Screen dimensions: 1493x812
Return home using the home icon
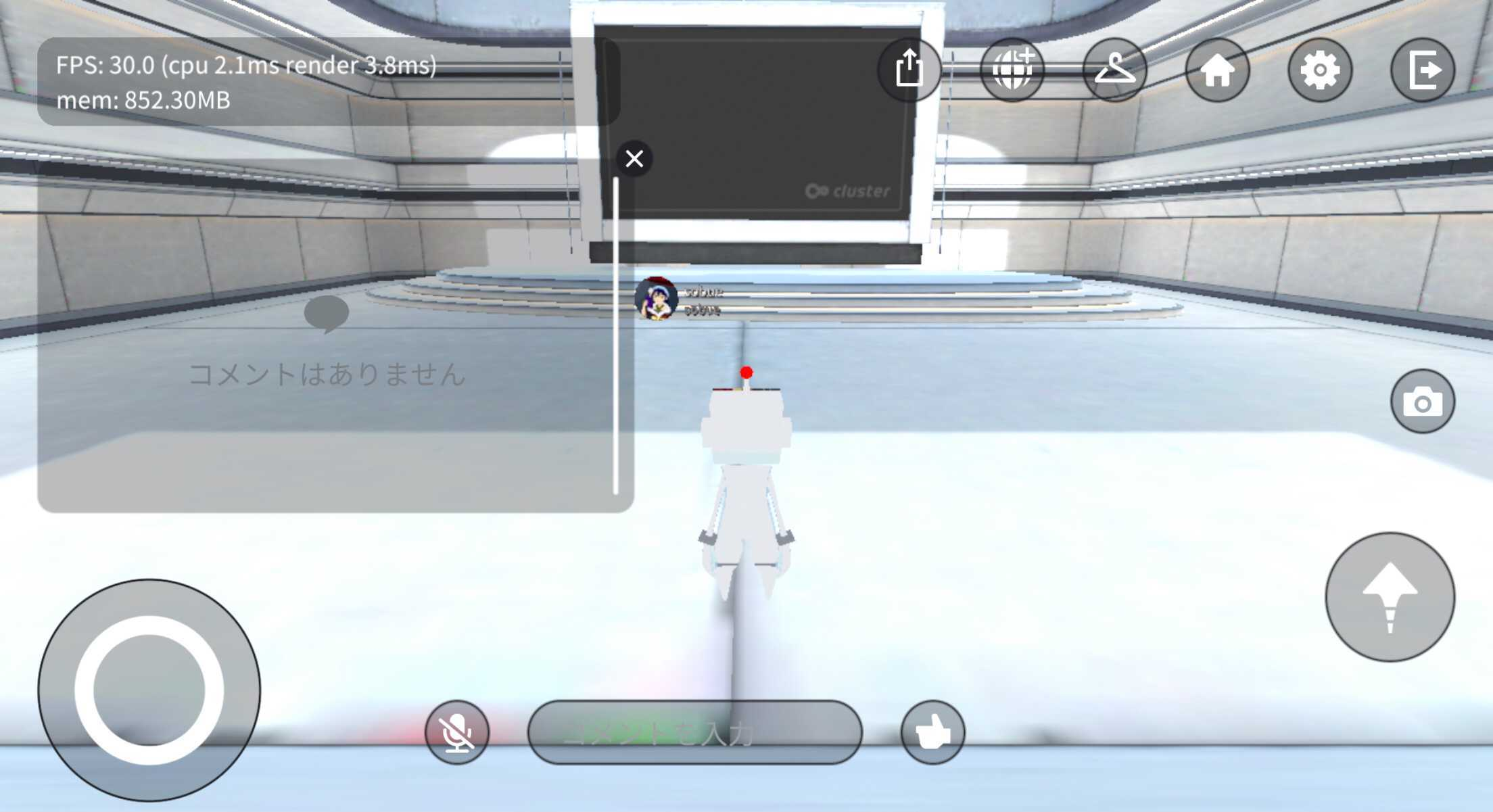click(1218, 70)
